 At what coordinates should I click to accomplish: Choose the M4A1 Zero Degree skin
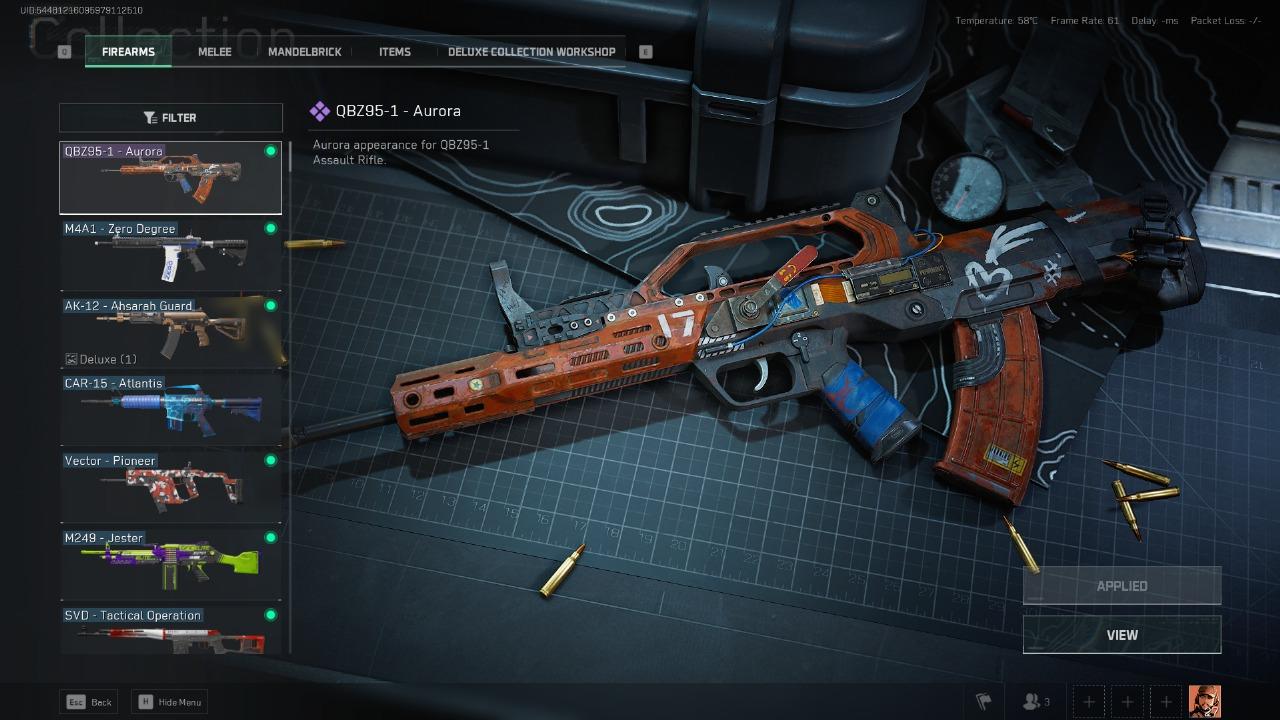point(170,255)
